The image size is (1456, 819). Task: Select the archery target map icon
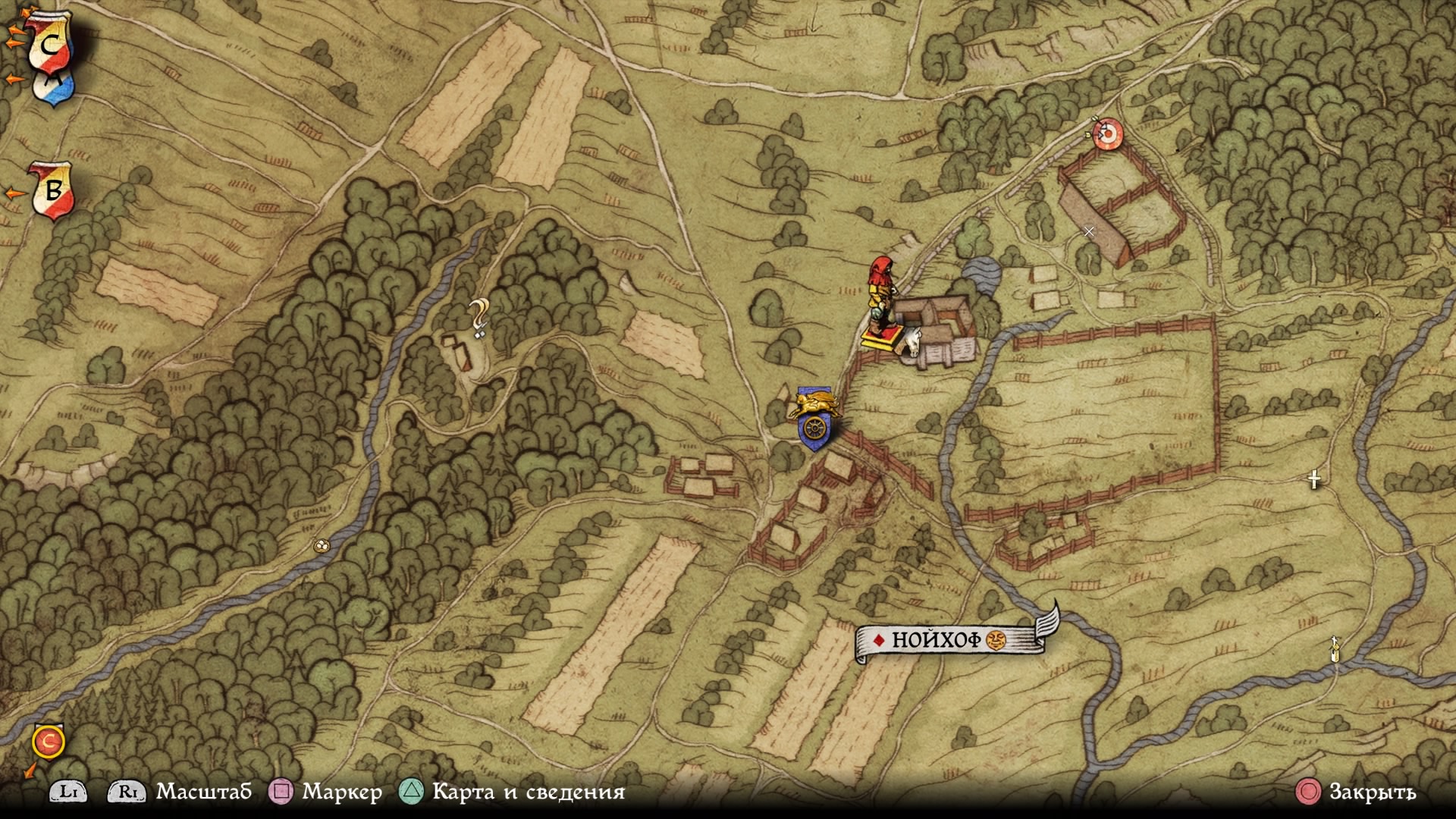(1108, 134)
